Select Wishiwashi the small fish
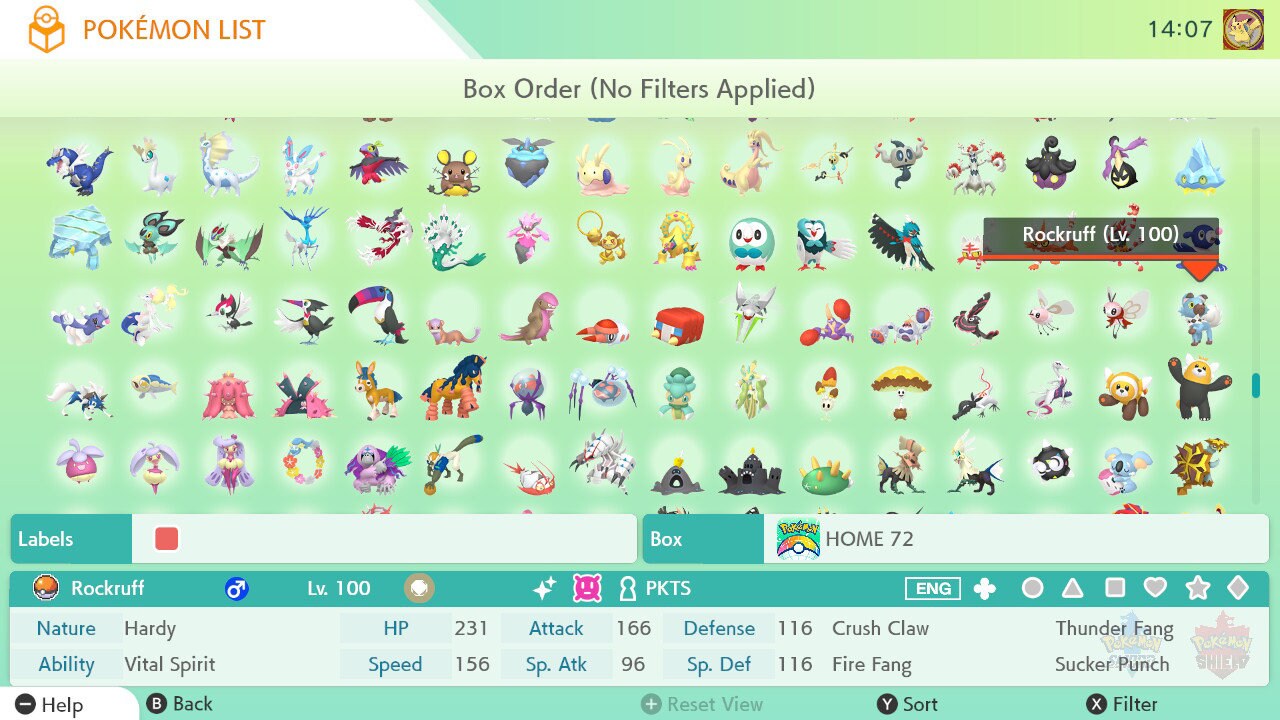Screen dimensions: 1280x720 154,388
